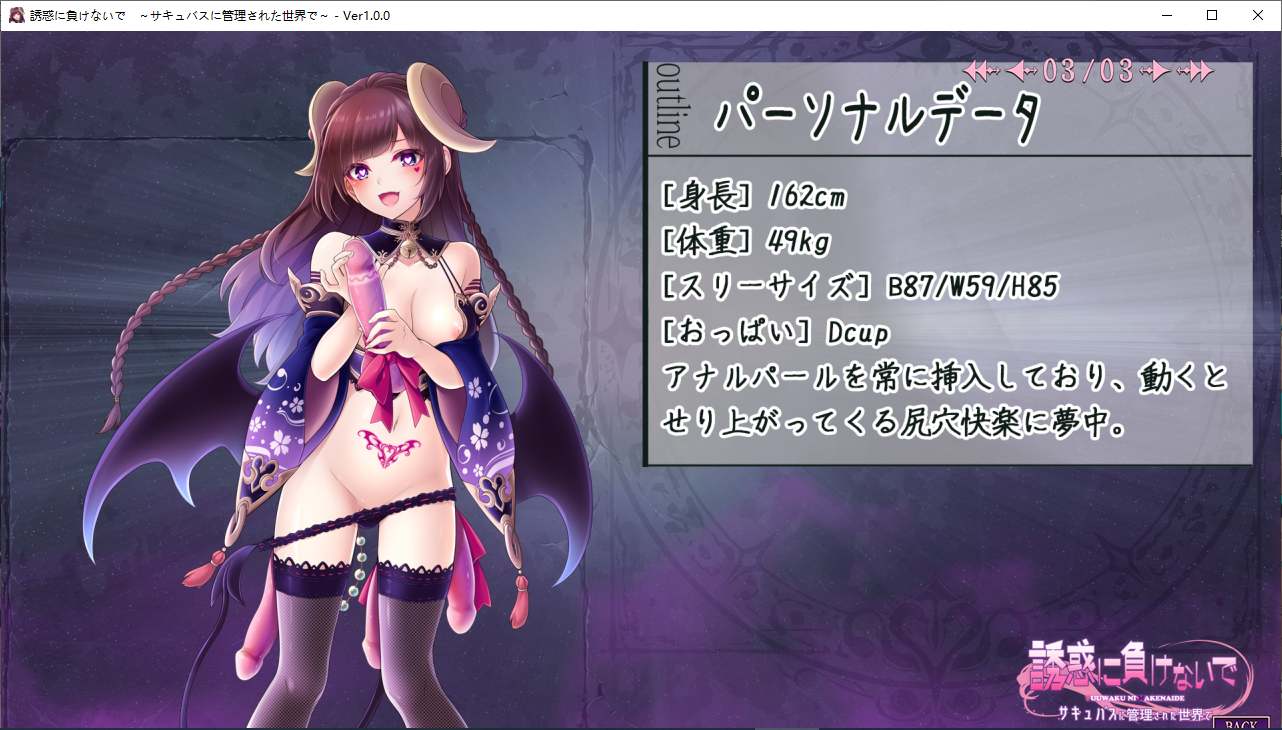Click the minimize button in the title bar
The height and width of the screenshot is (730, 1282).
(x=1166, y=15)
